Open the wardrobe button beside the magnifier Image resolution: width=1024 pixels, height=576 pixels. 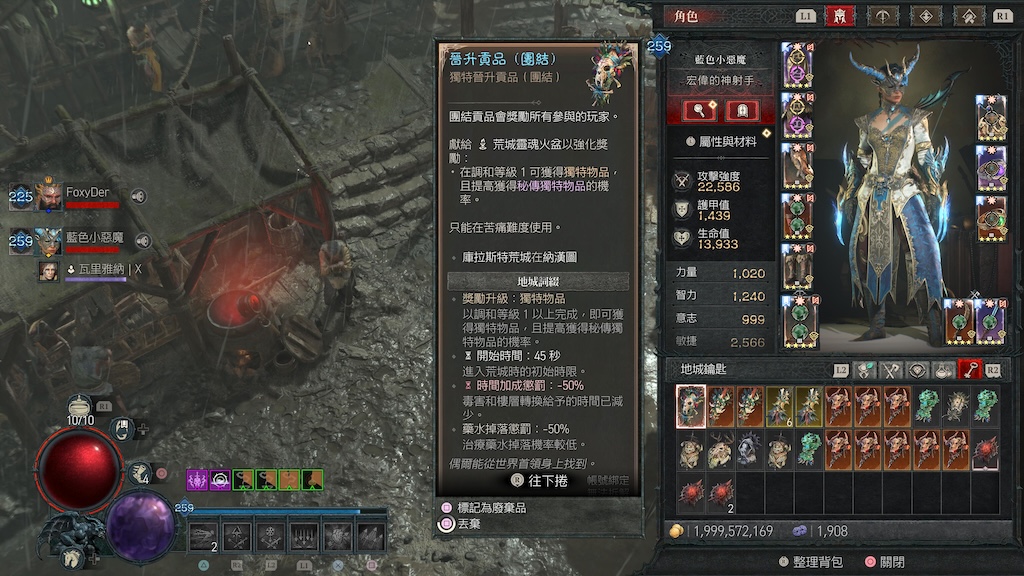pos(741,110)
